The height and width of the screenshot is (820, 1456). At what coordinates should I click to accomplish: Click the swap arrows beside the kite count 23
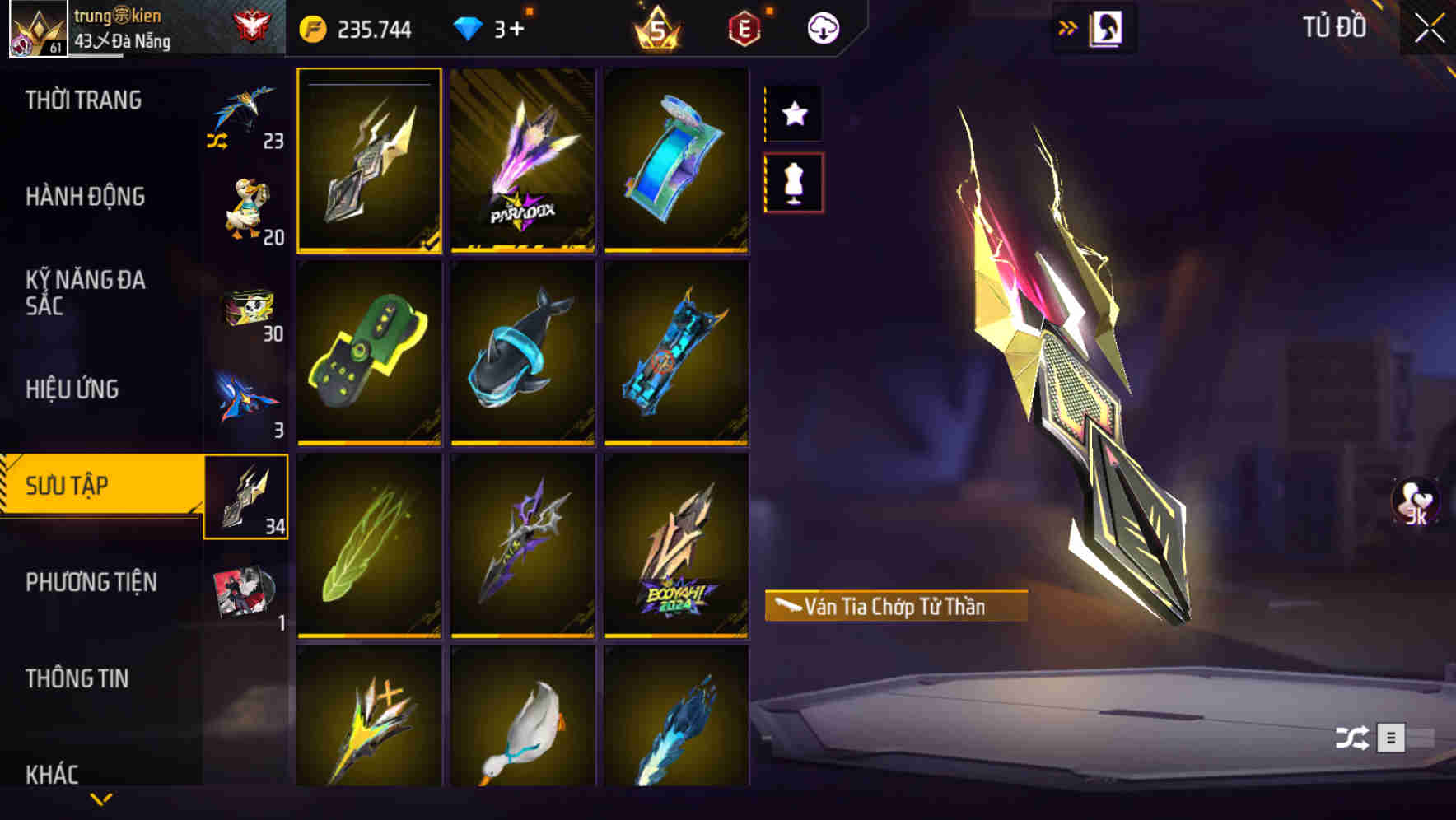pos(218,140)
